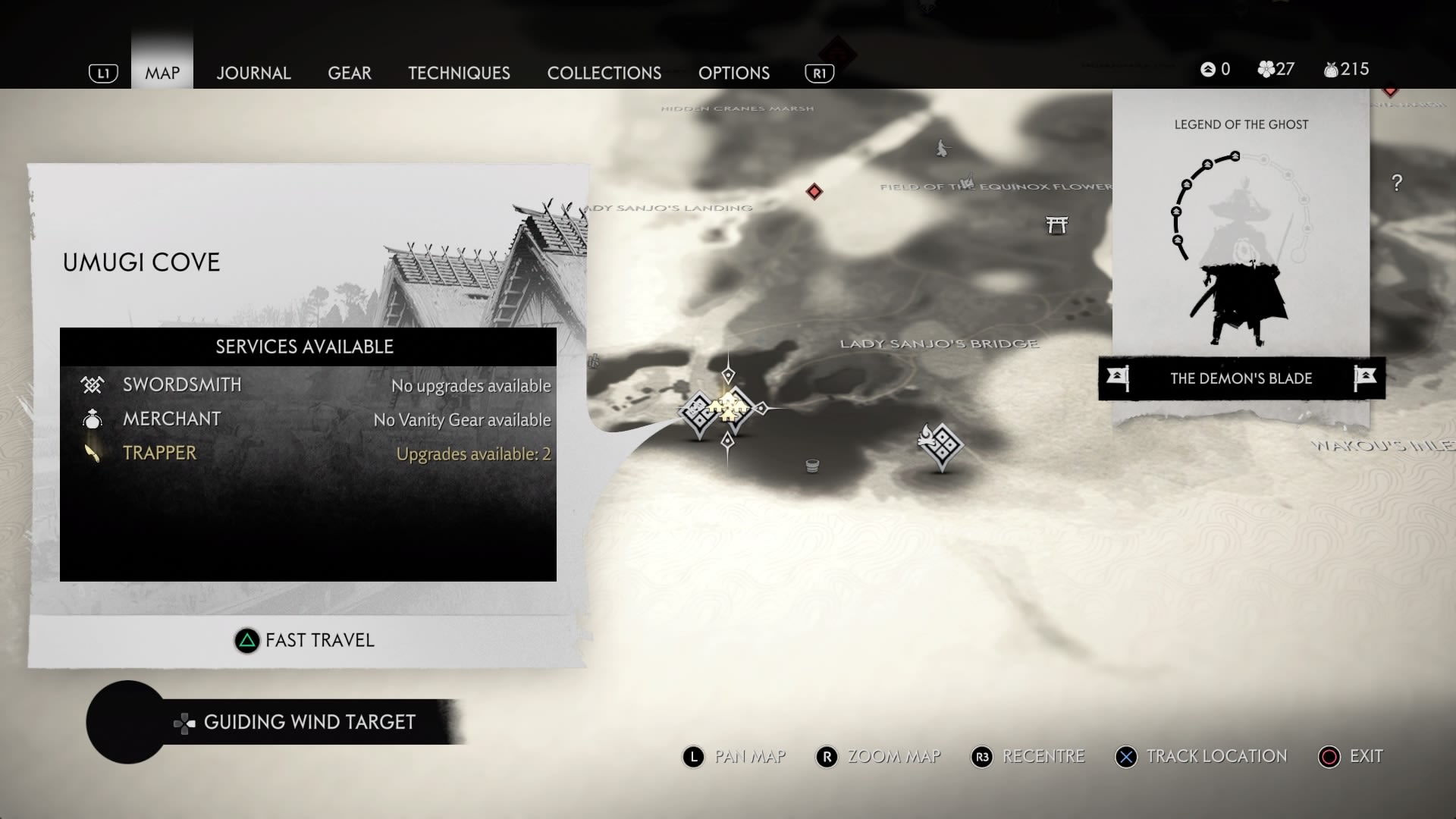Open the Options tab
The height and width of the screenshot is (819, 1456).
coord(733,73)
